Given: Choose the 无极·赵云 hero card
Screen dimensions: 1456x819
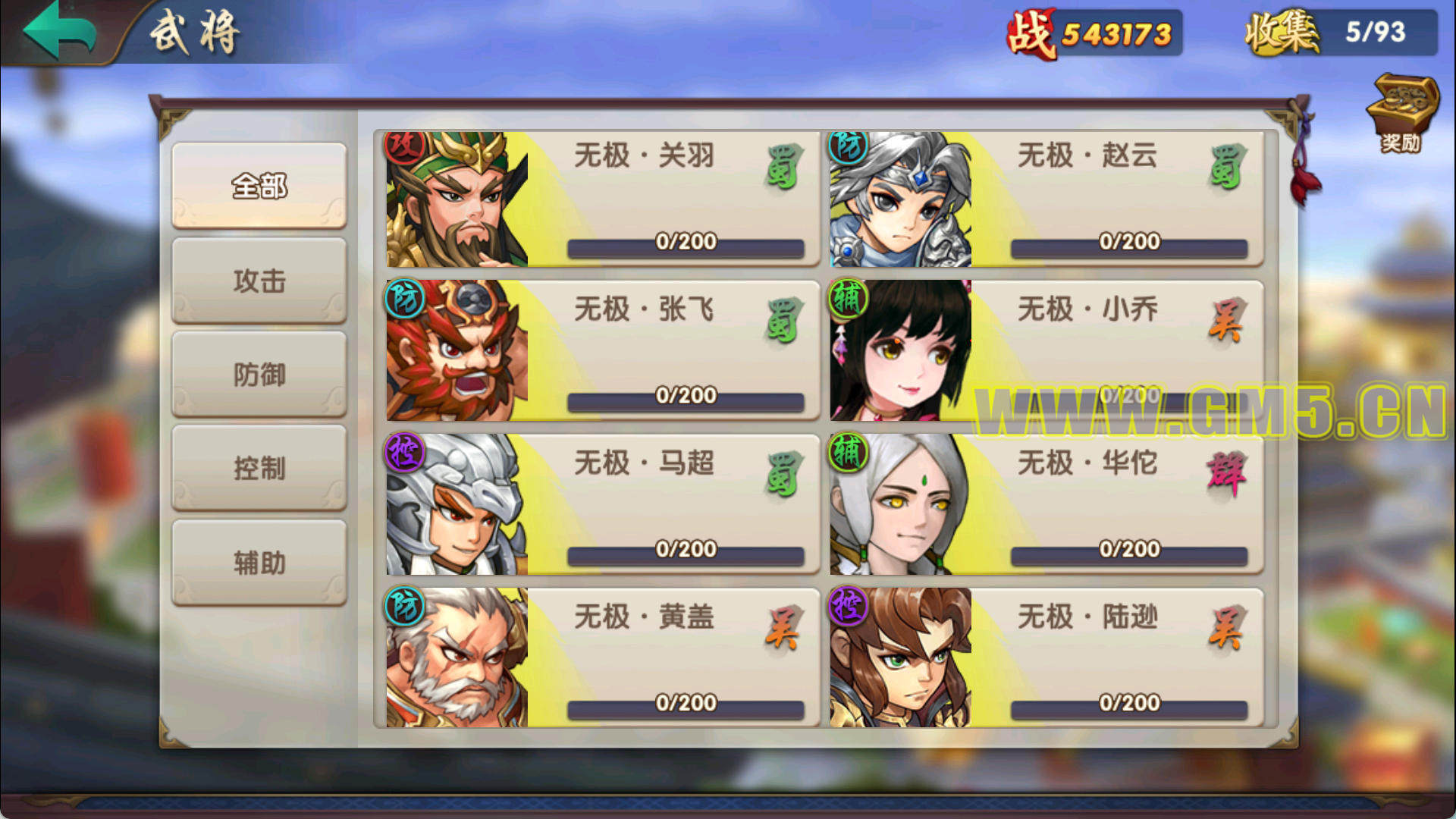Looking at the screenshot, I should [1046, 199].
